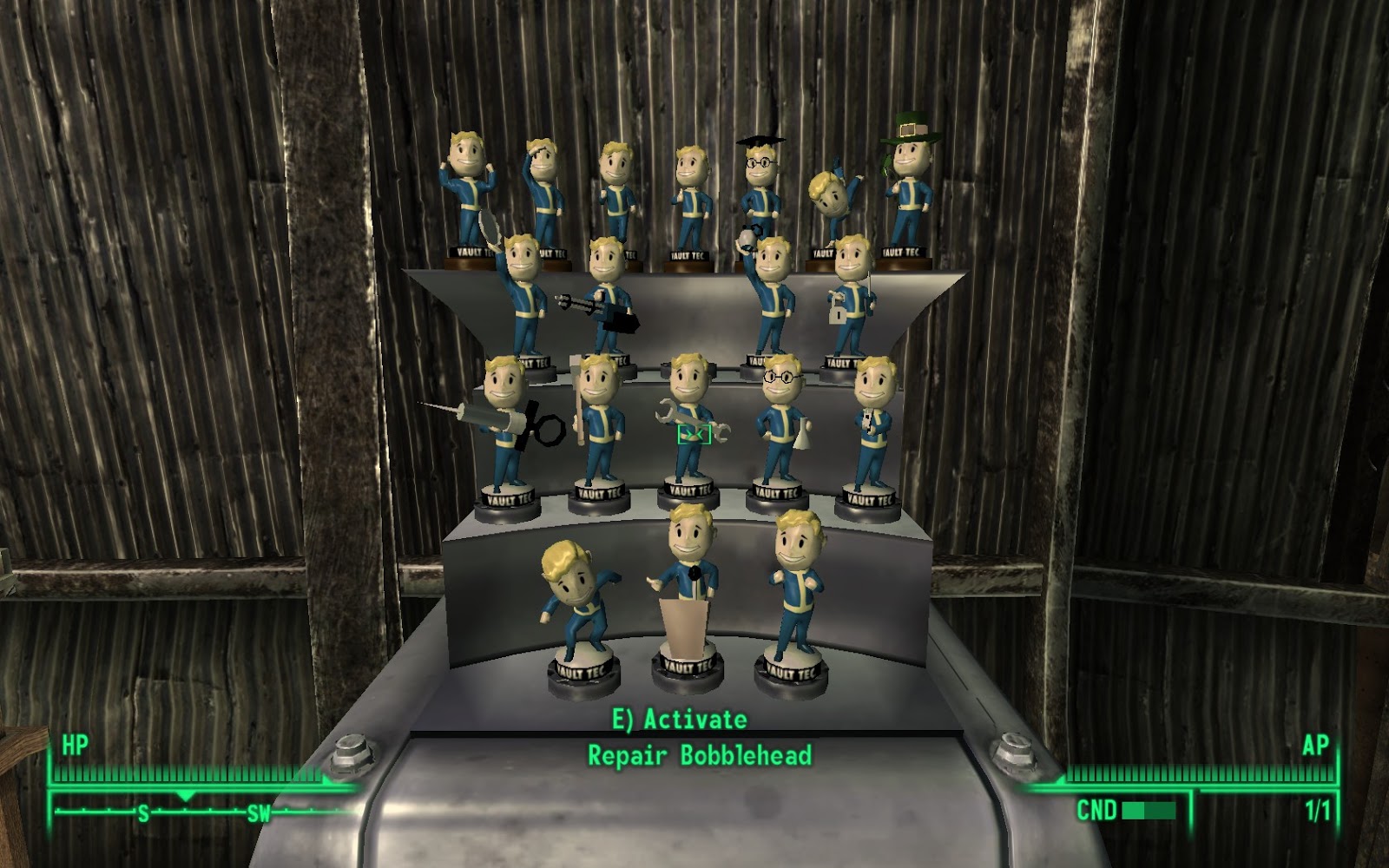Click the E) Activate prompt
The image size is (1389, 868).
[677, 718]
